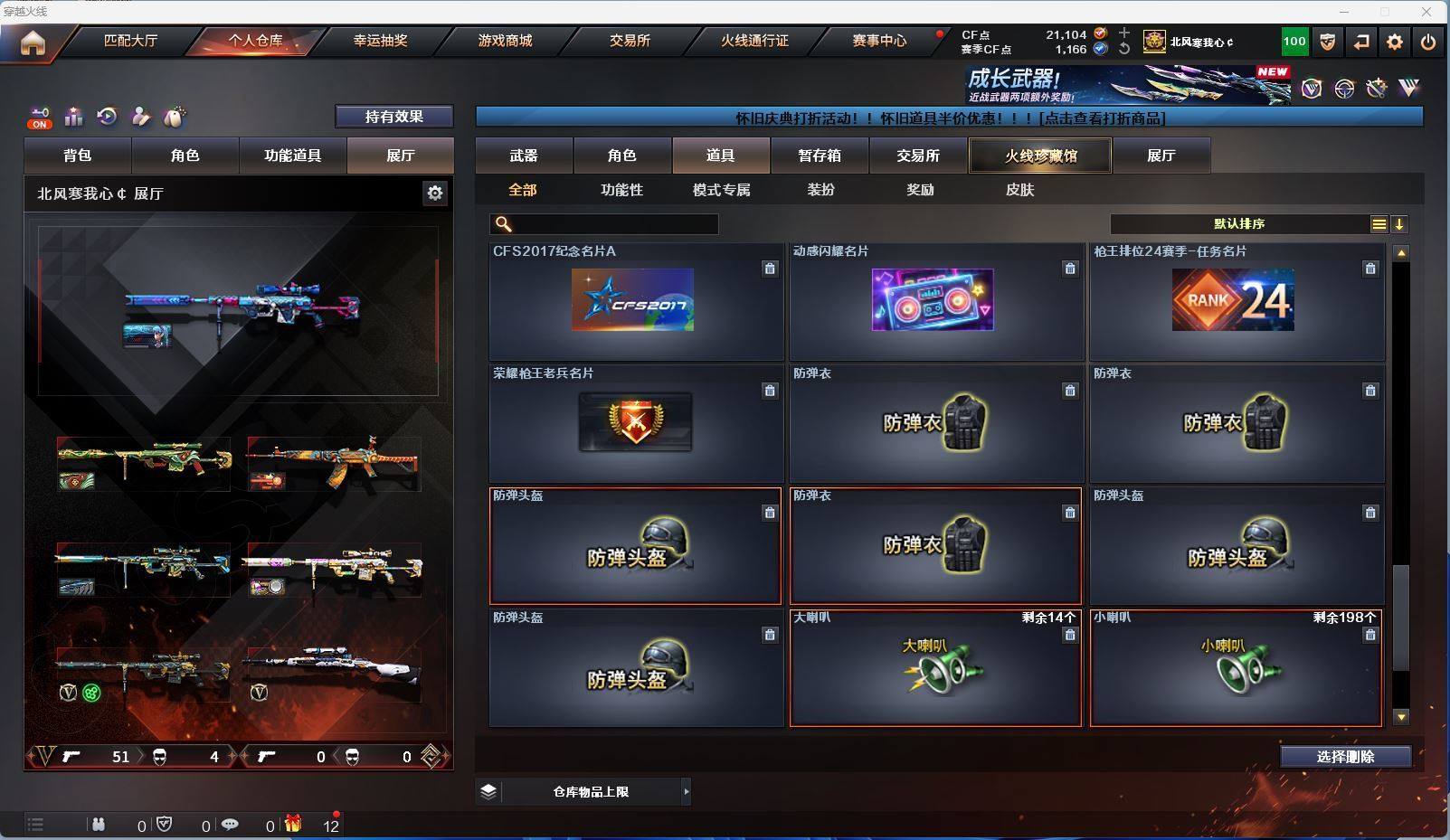This screenshot has width=1450, height=840.
Task: Return to the home screen icon
Action: (33, 42)
